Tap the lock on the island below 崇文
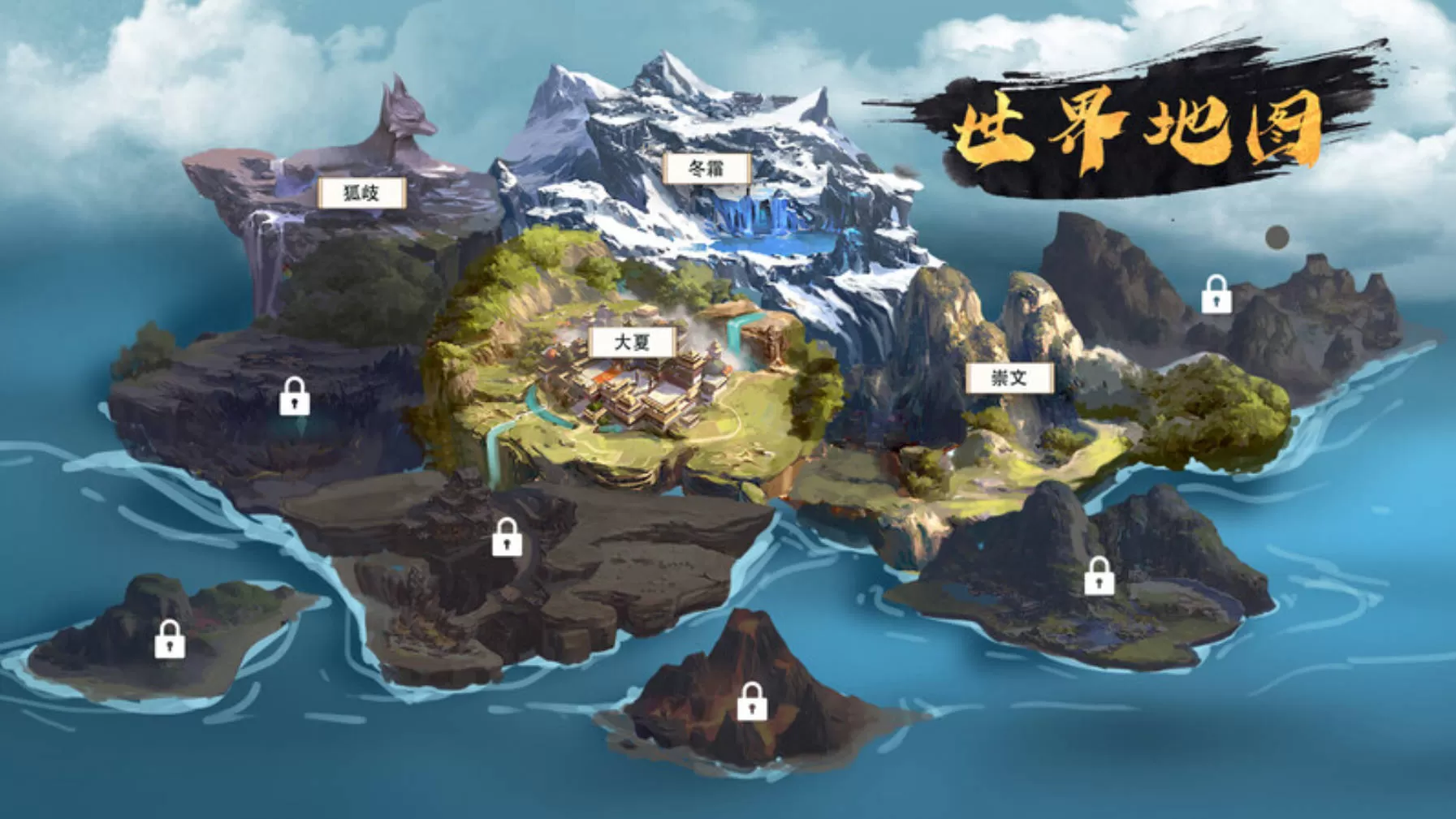 click(x=1099, y=576)
